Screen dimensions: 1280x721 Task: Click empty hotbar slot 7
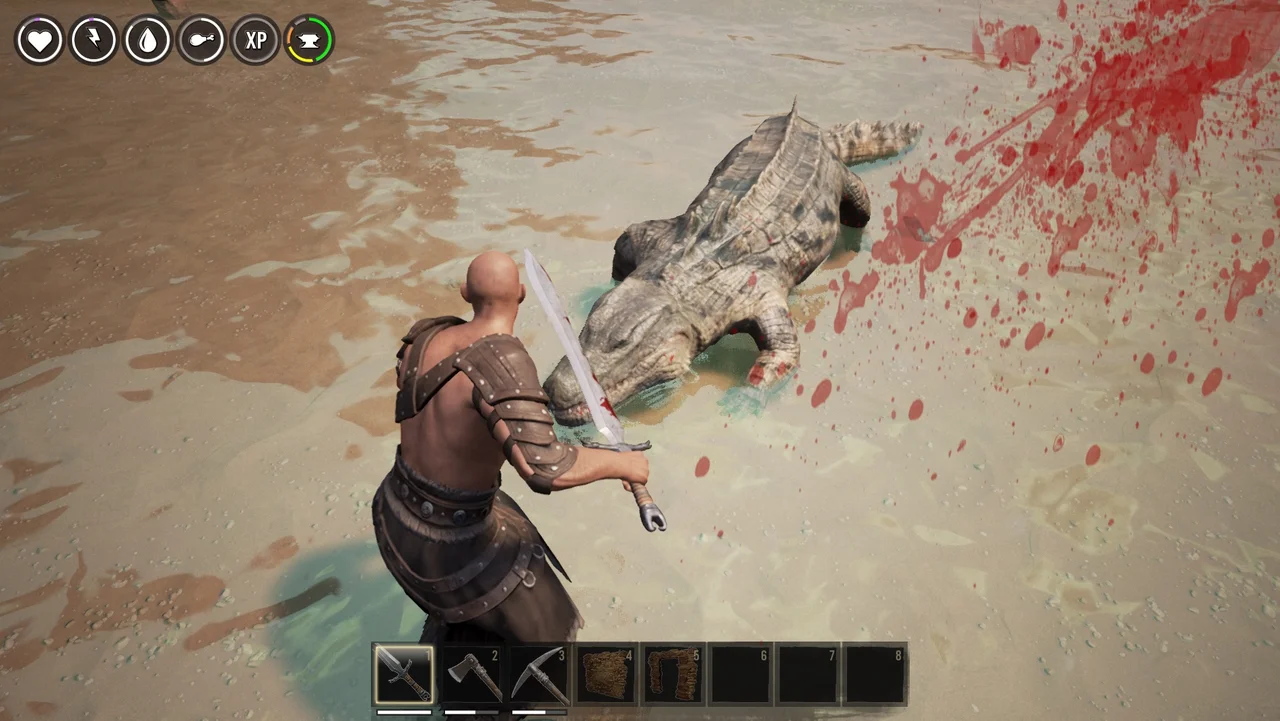[807, 672]
